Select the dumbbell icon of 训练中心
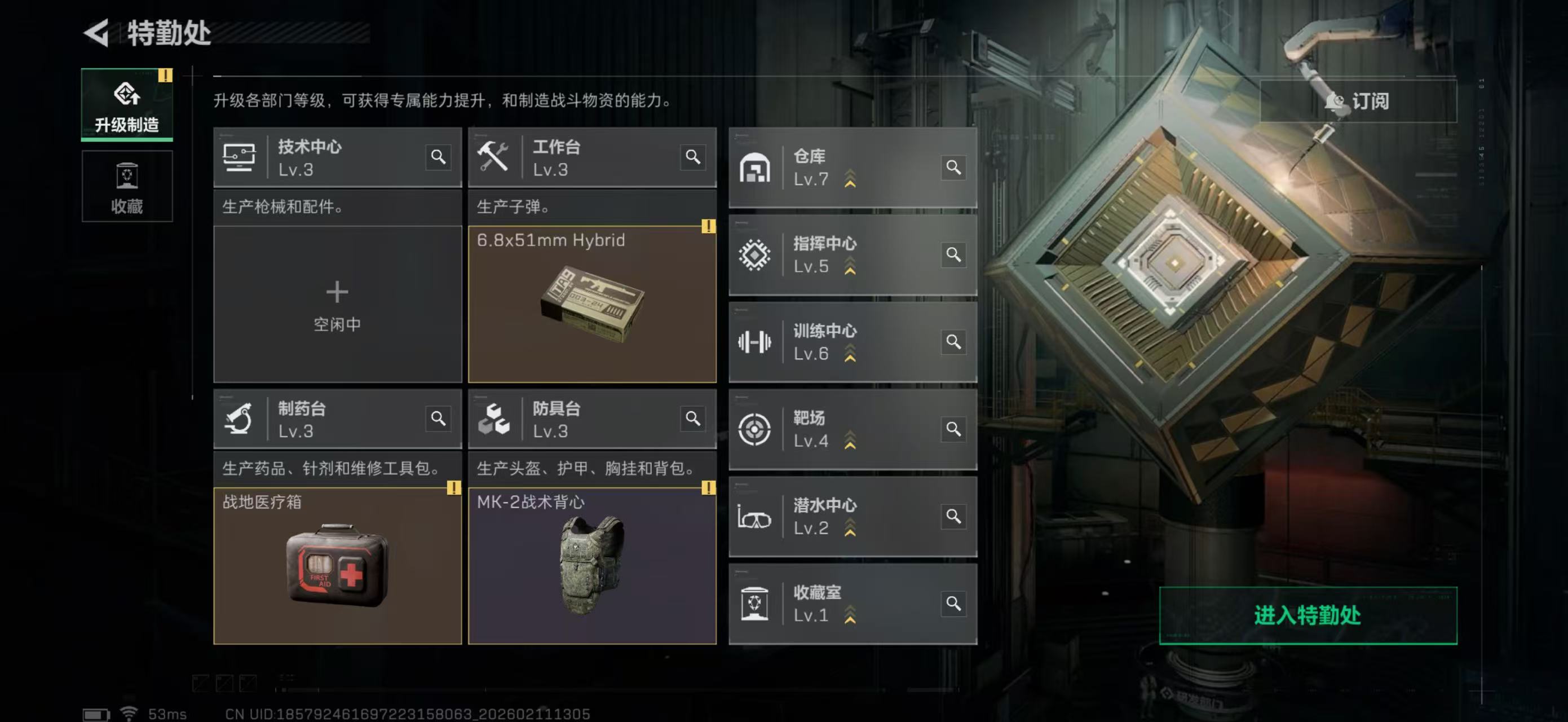This screenshot has width=1568, height=722. point(755,342)
